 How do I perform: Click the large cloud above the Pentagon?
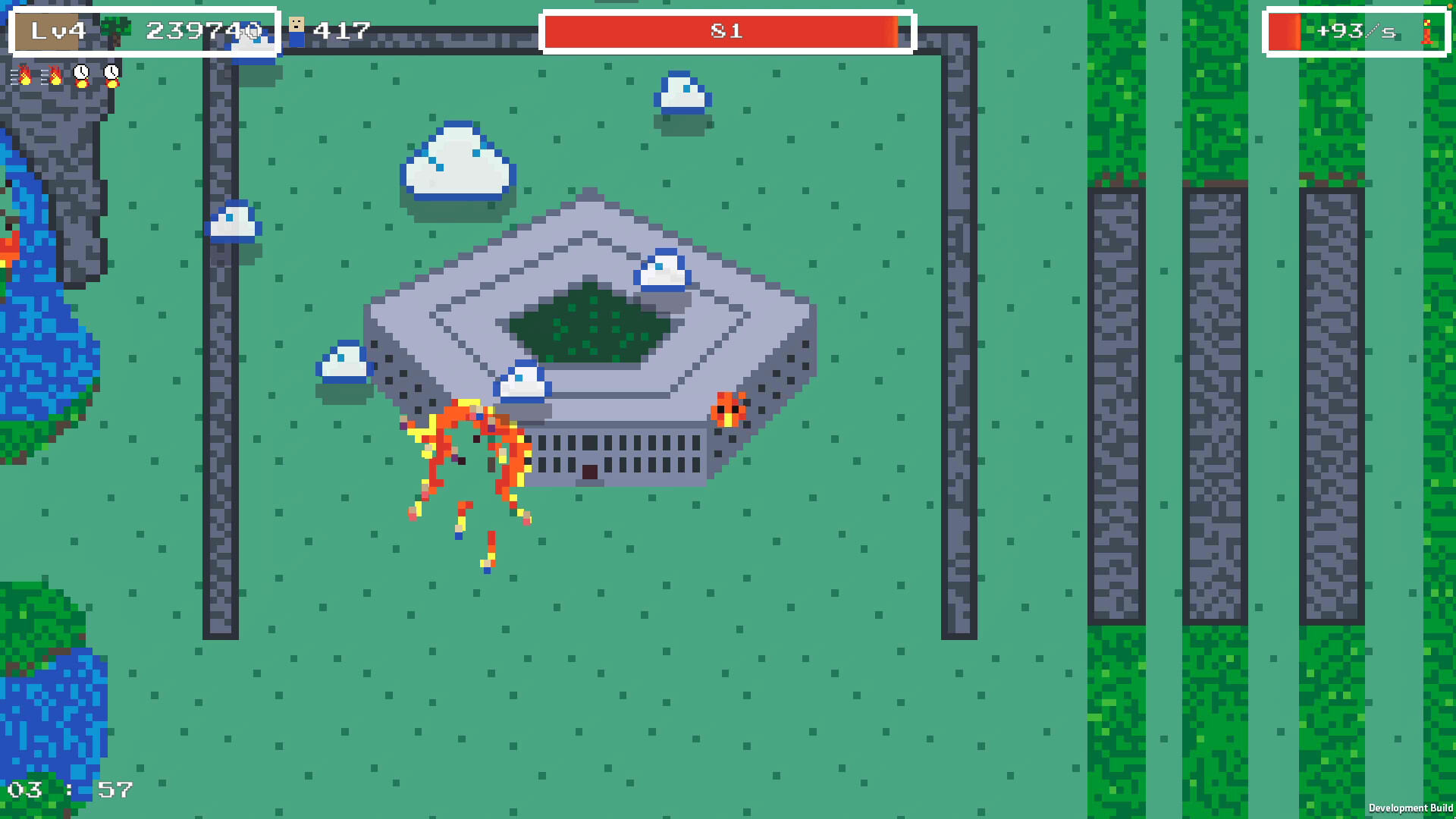pos(455,163)
